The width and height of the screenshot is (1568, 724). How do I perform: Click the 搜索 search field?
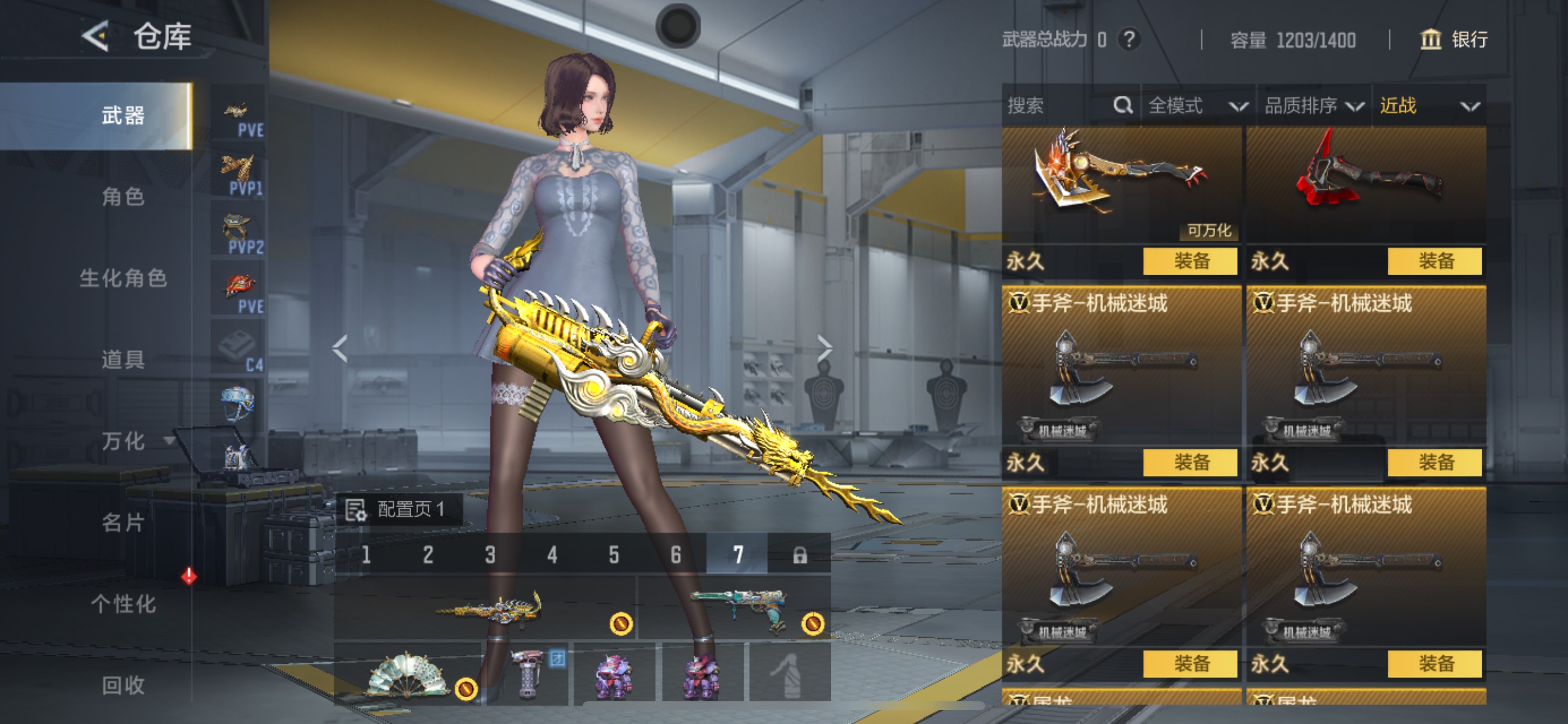pyautogui.click(x=1059, y=106)
